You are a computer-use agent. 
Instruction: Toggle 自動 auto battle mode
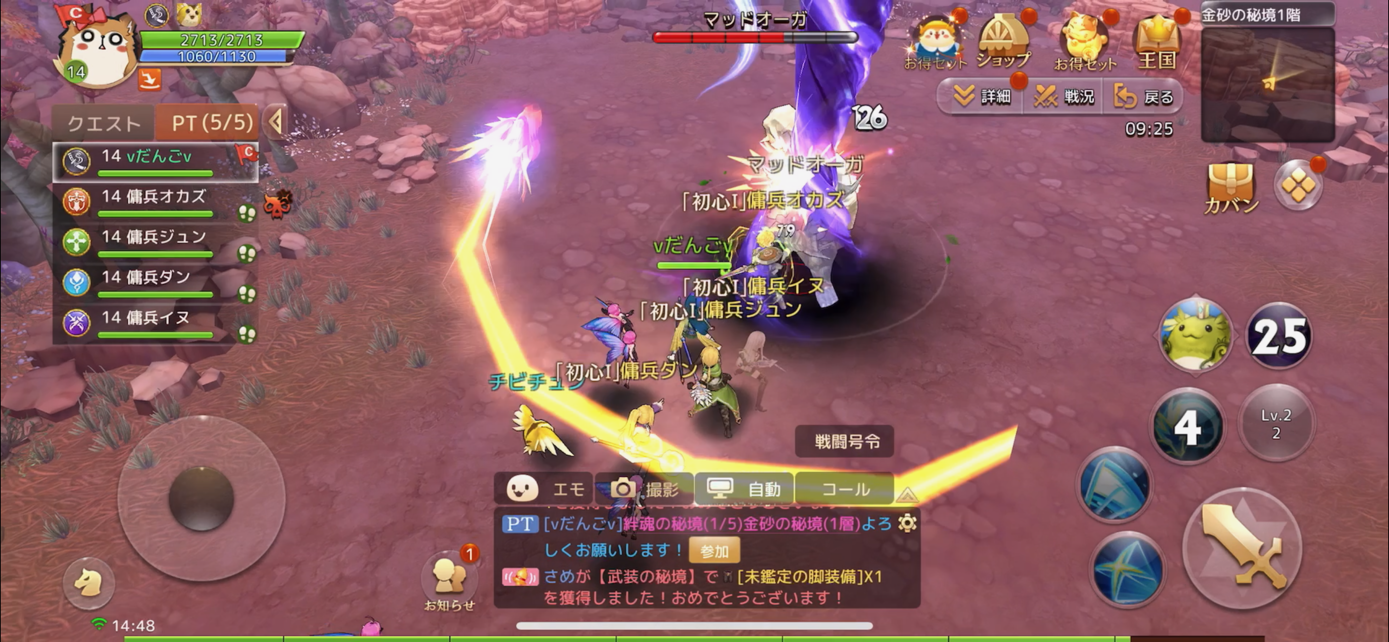[745, 489]
